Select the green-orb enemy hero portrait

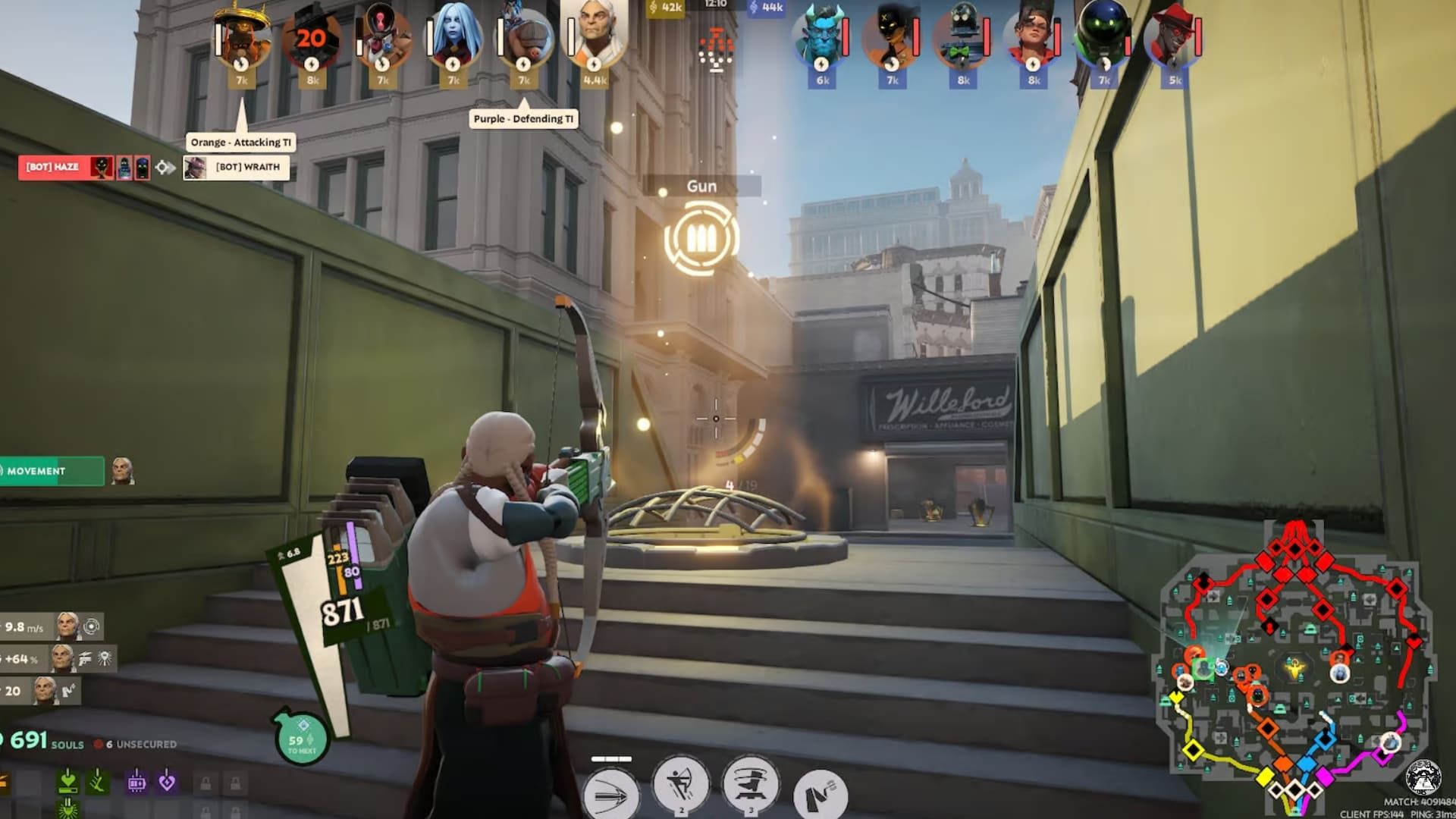(x=1103, y=38)
